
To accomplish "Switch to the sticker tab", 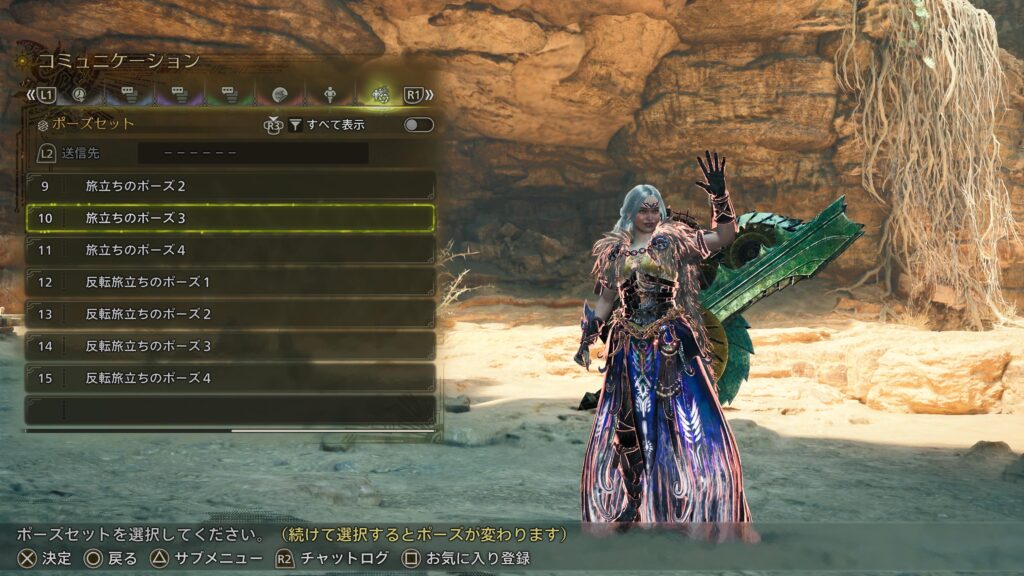I will point(279,95).
